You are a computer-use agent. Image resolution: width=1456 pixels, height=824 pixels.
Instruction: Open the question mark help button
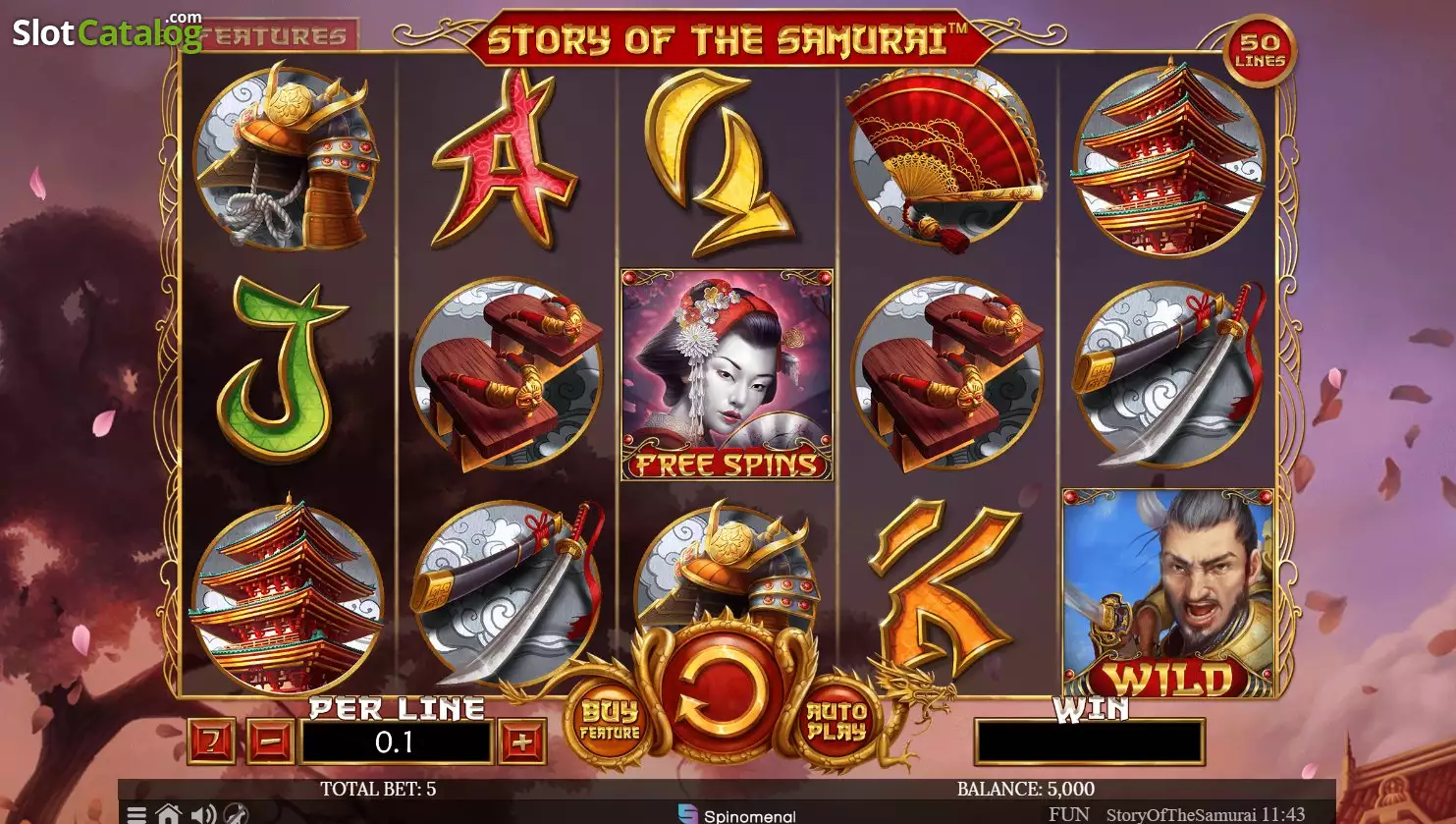[x=211, y=742]
